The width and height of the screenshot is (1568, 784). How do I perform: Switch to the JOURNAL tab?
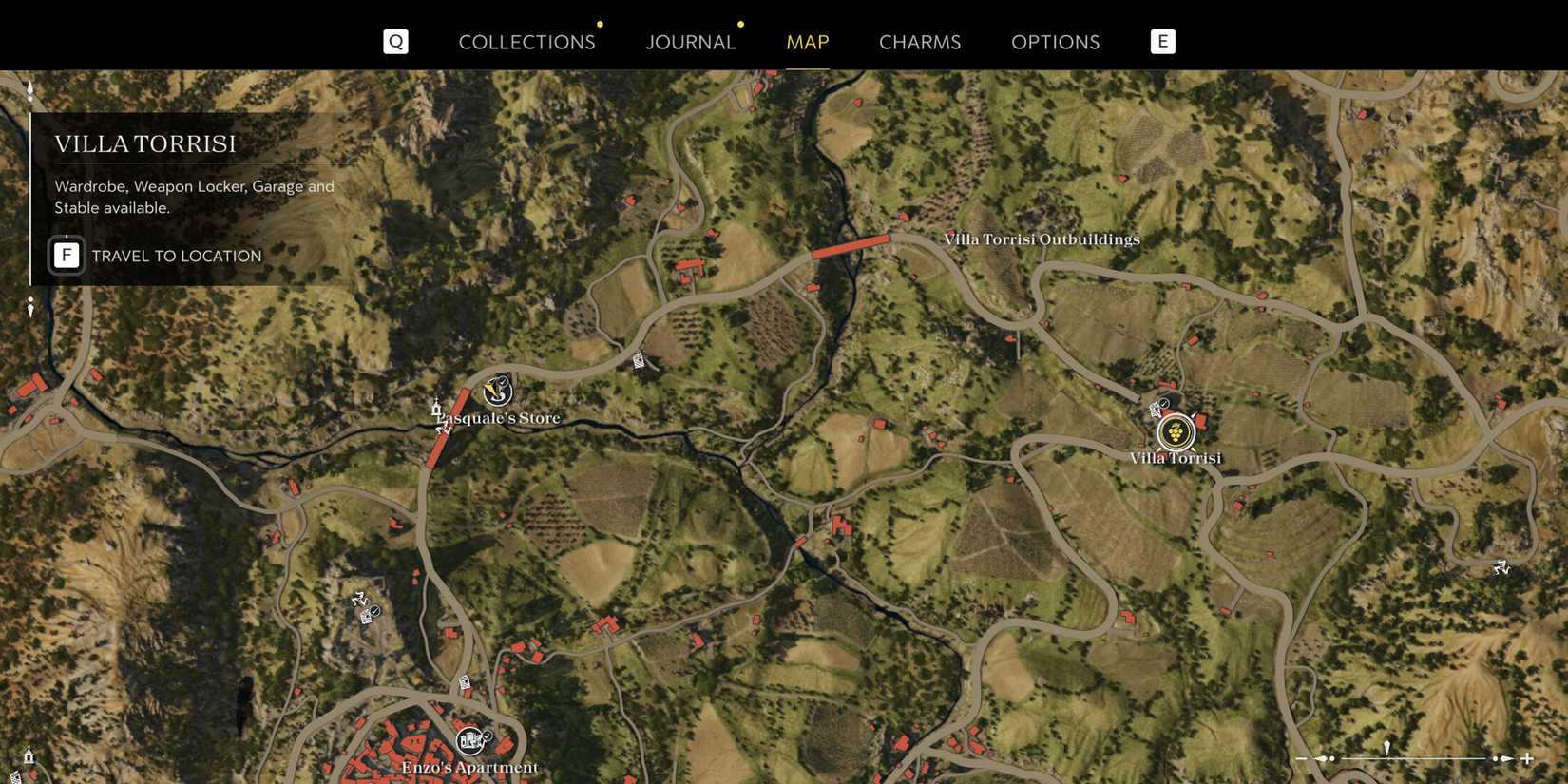(x=691, y=42)
